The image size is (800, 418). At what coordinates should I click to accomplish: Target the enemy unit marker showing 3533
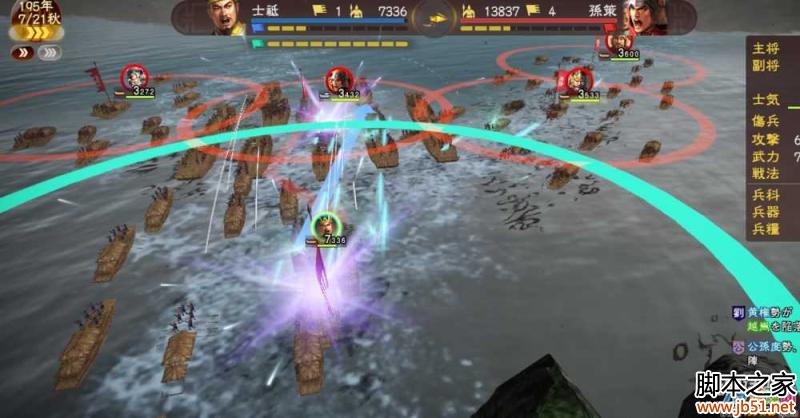click(x=574, y=81)
